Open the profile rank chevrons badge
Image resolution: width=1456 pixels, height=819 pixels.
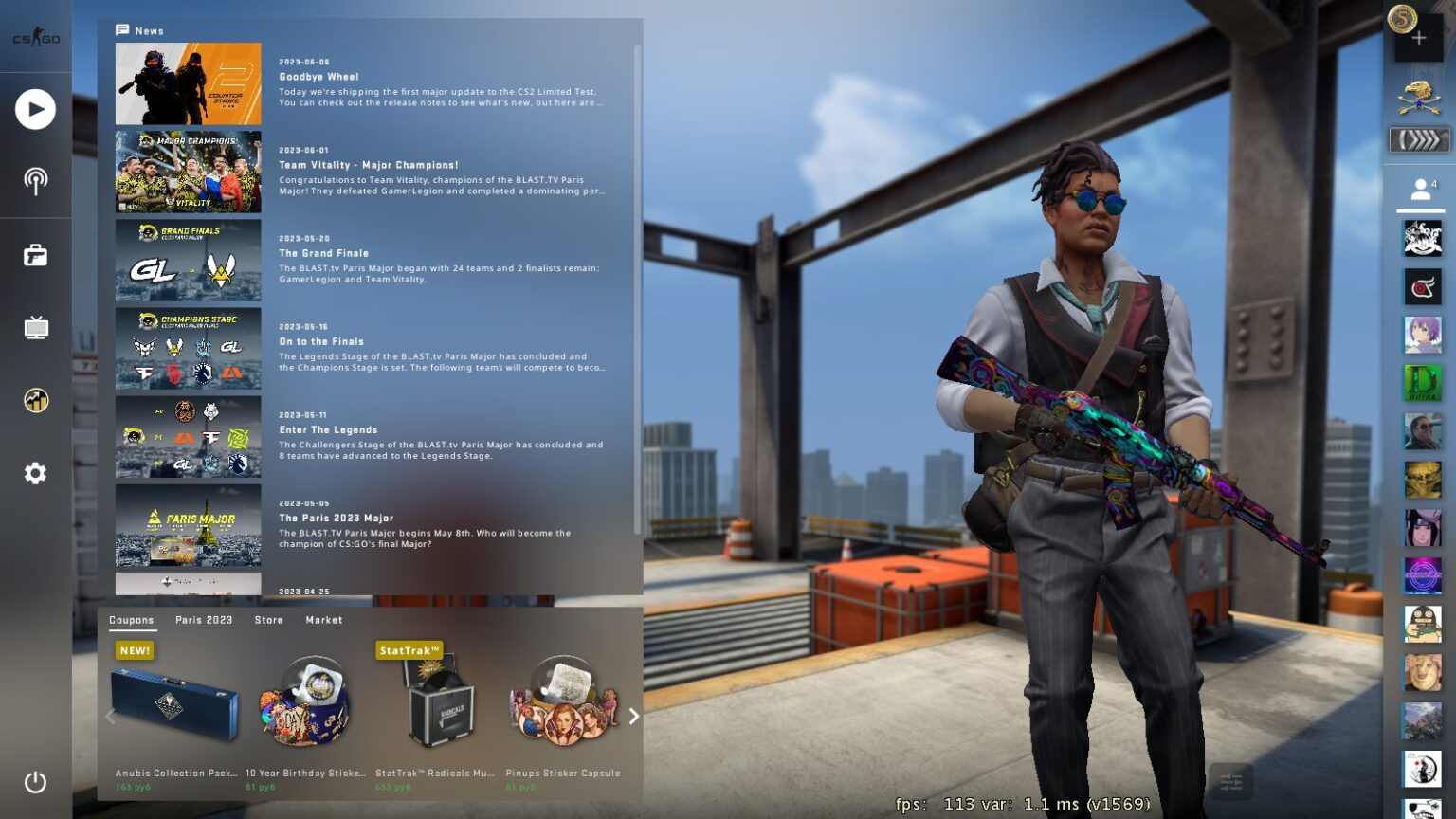[x=1419, y=140]
